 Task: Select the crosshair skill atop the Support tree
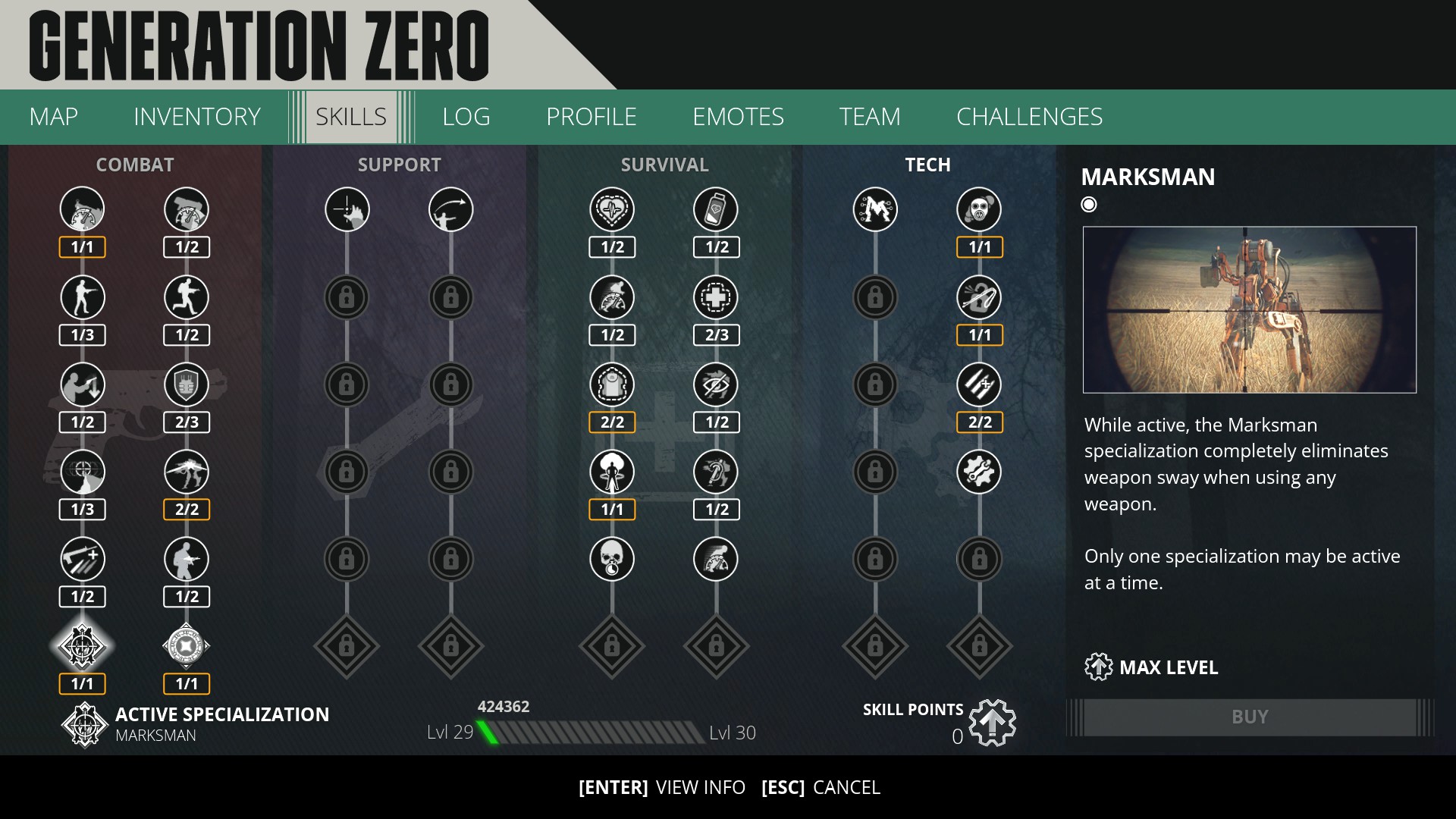click(x=347, y=209)
